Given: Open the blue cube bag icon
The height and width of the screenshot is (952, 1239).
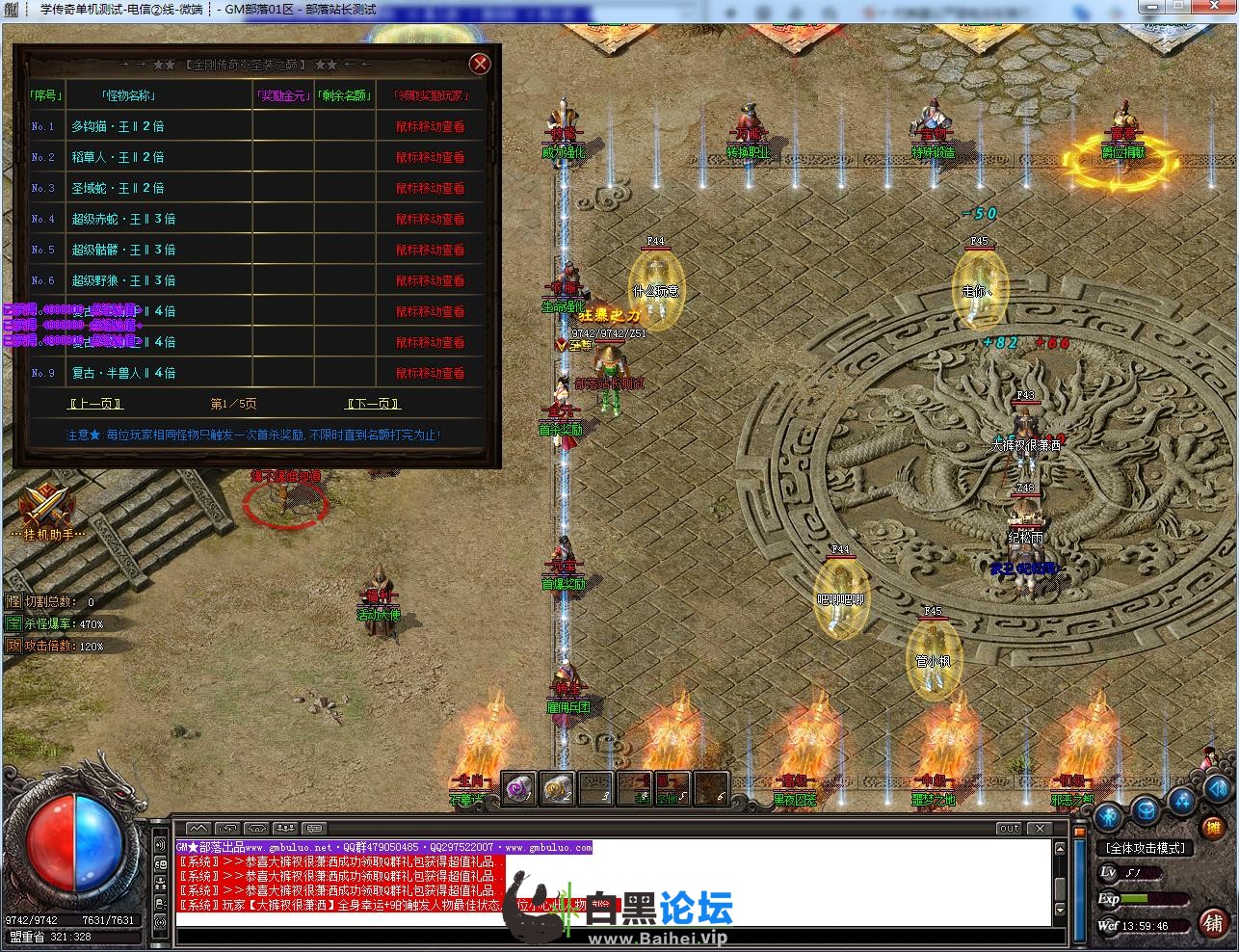Looking at the screenshot, I should tap(1145, 810).
